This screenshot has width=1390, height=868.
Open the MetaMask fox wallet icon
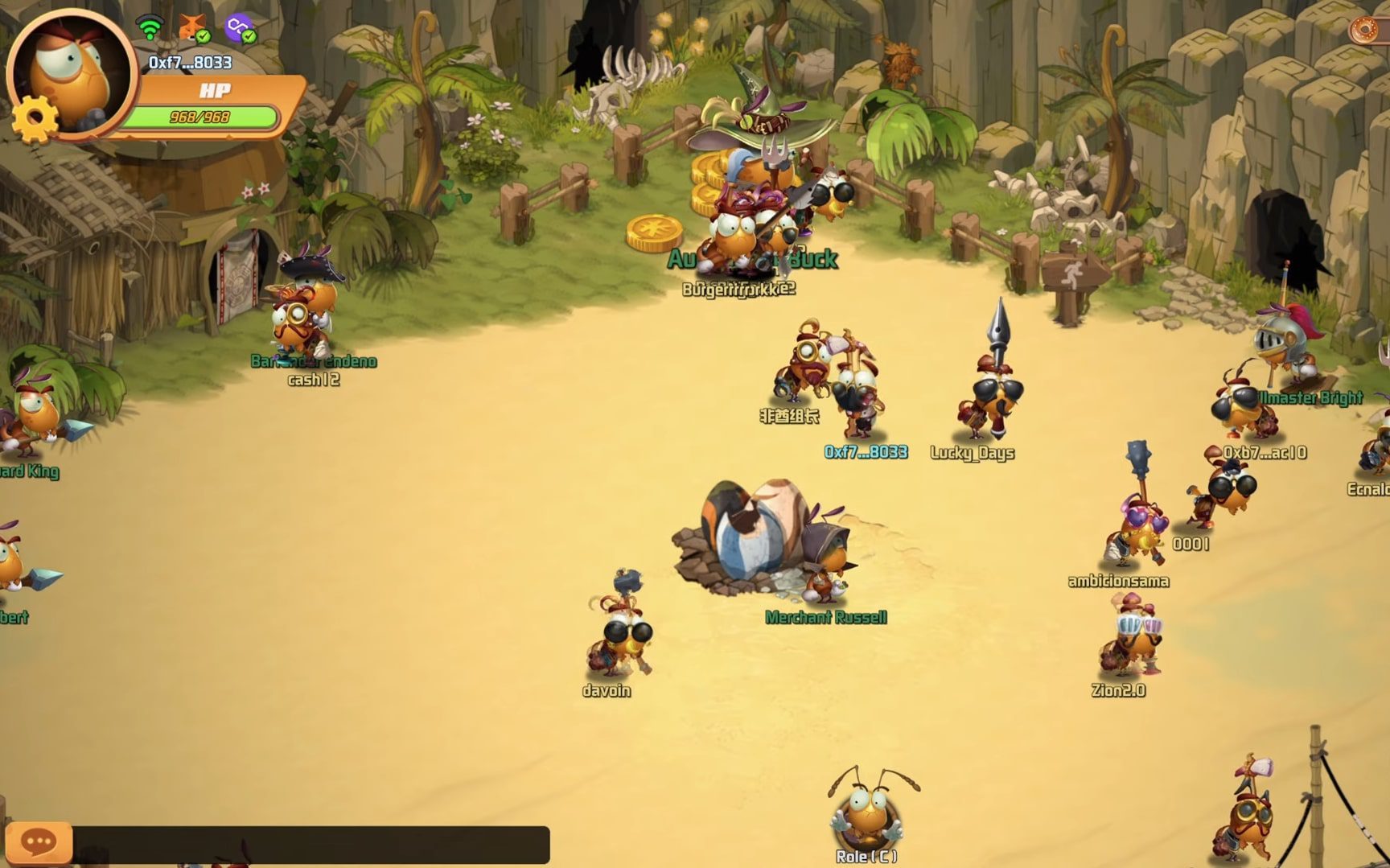(x=192, y=28)
